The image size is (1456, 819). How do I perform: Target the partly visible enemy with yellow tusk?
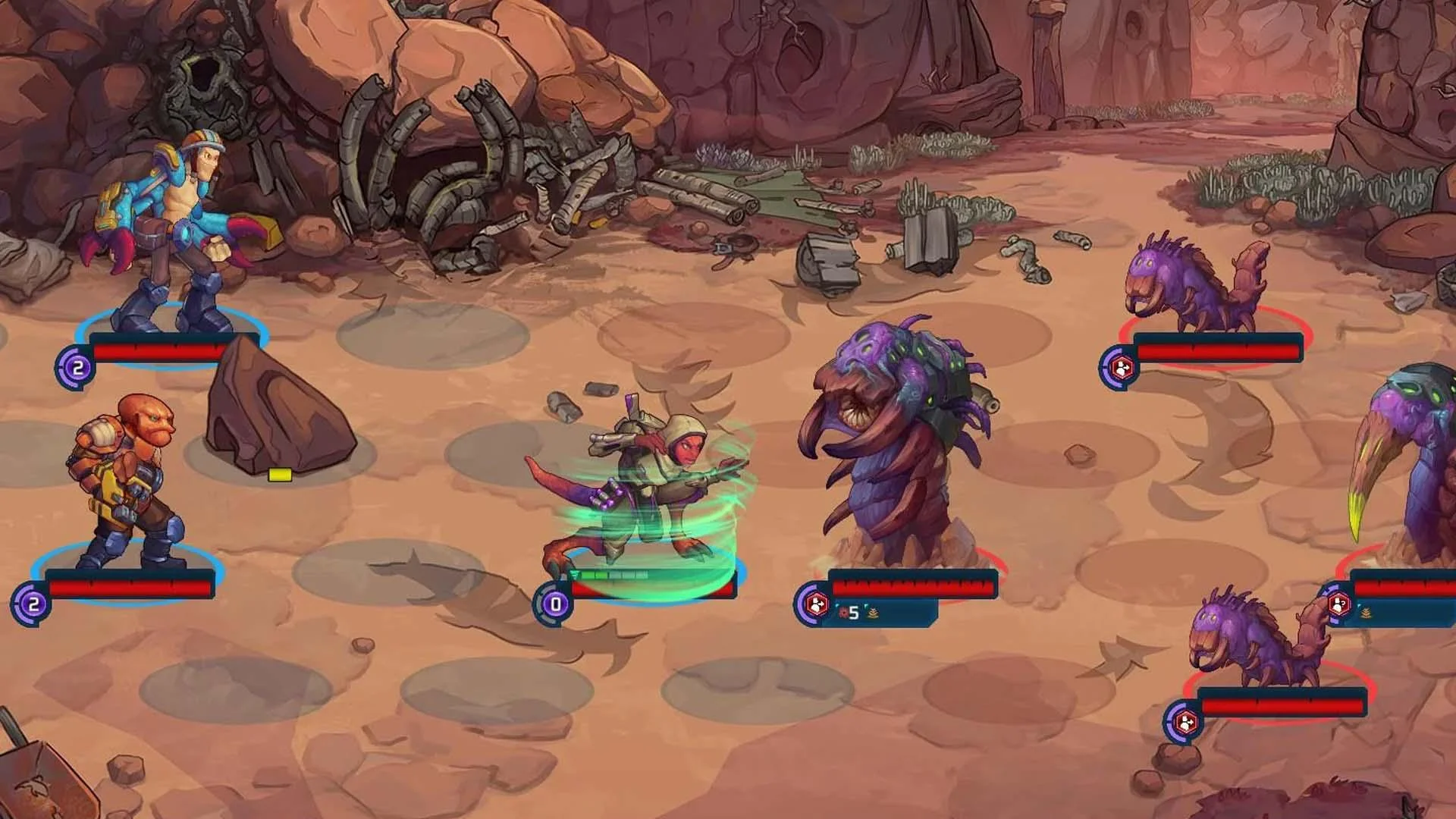point(1410,463)
